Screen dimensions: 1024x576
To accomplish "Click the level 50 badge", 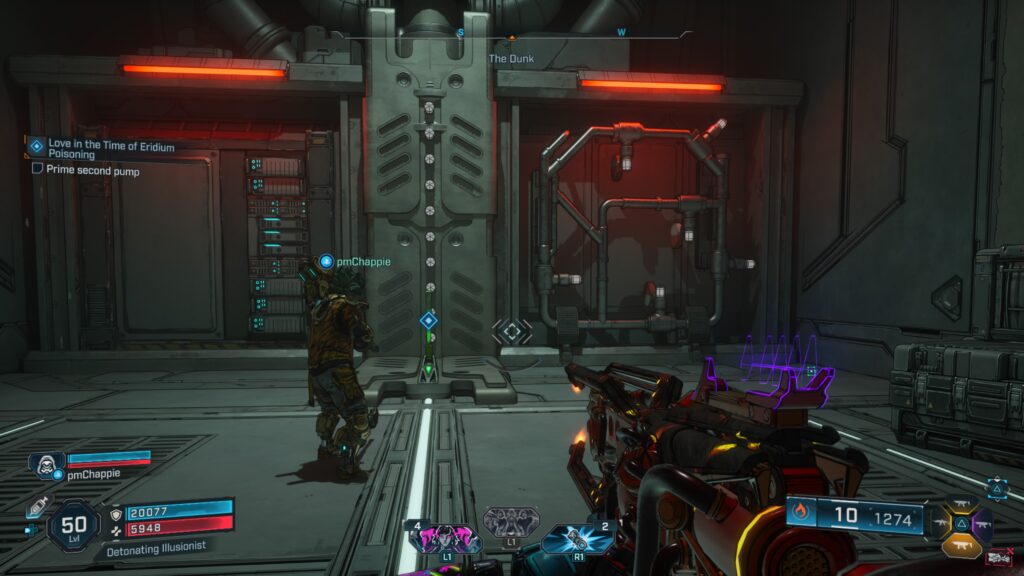I will point(73,524).
